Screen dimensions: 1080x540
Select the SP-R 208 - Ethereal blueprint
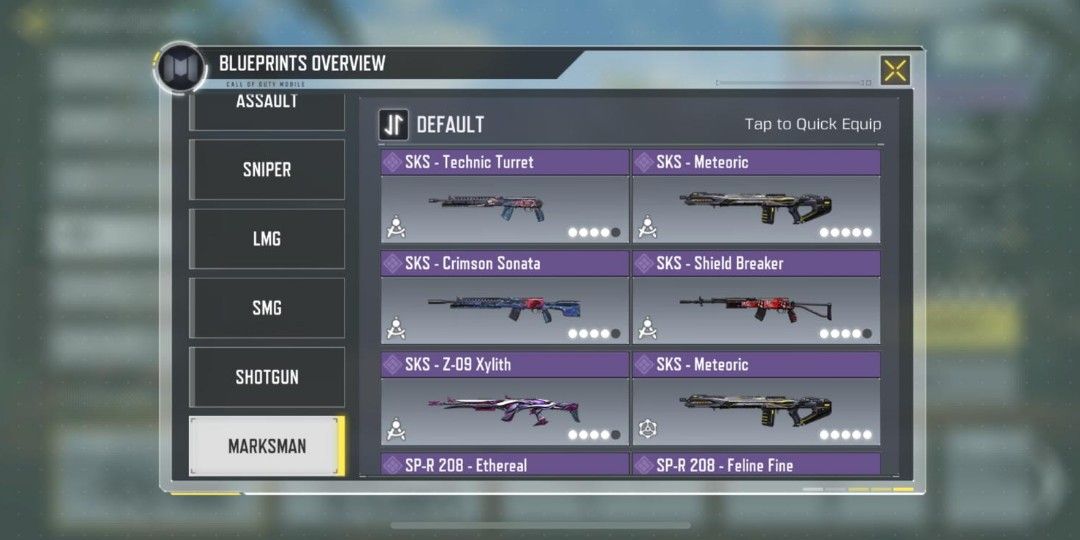point(504,465)
